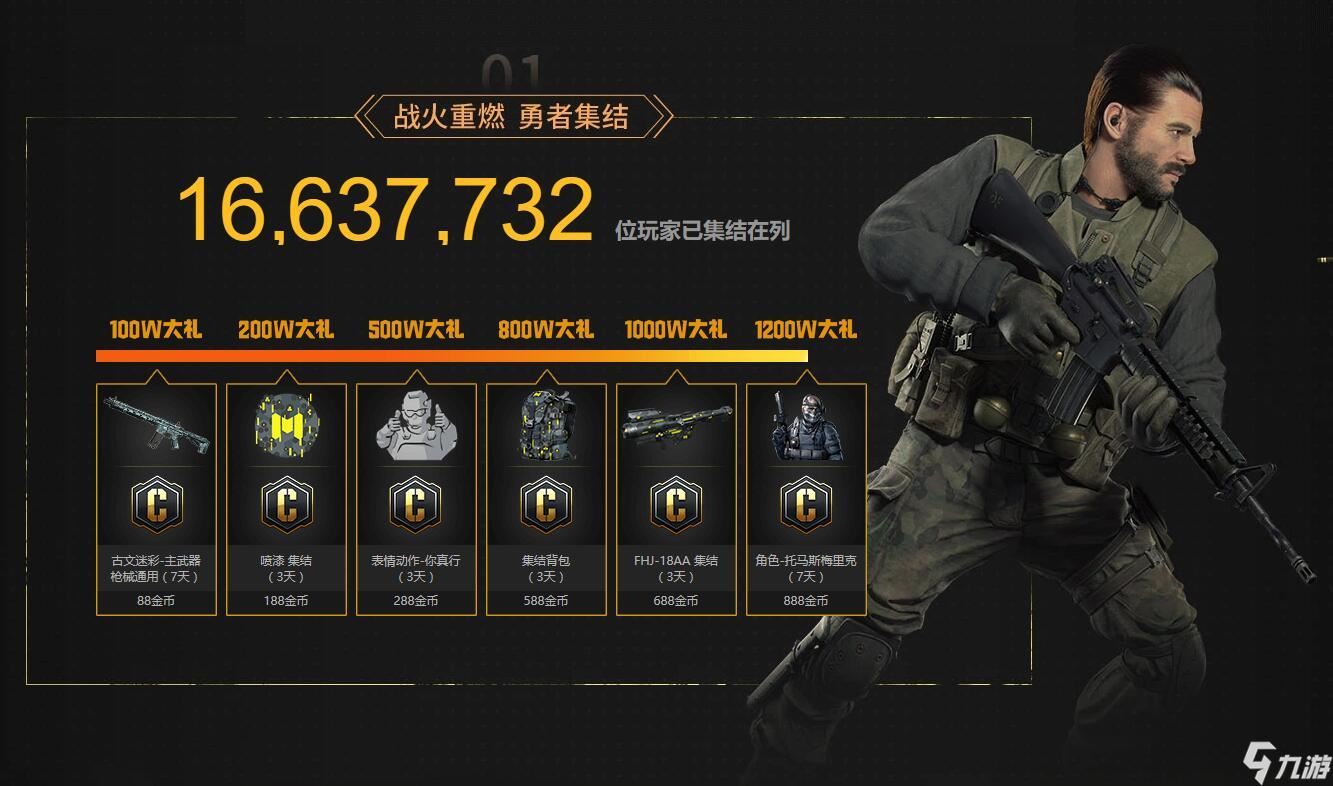
Task: Select the ancient camo rifle reward card
Action: click(x=156, y=498)
